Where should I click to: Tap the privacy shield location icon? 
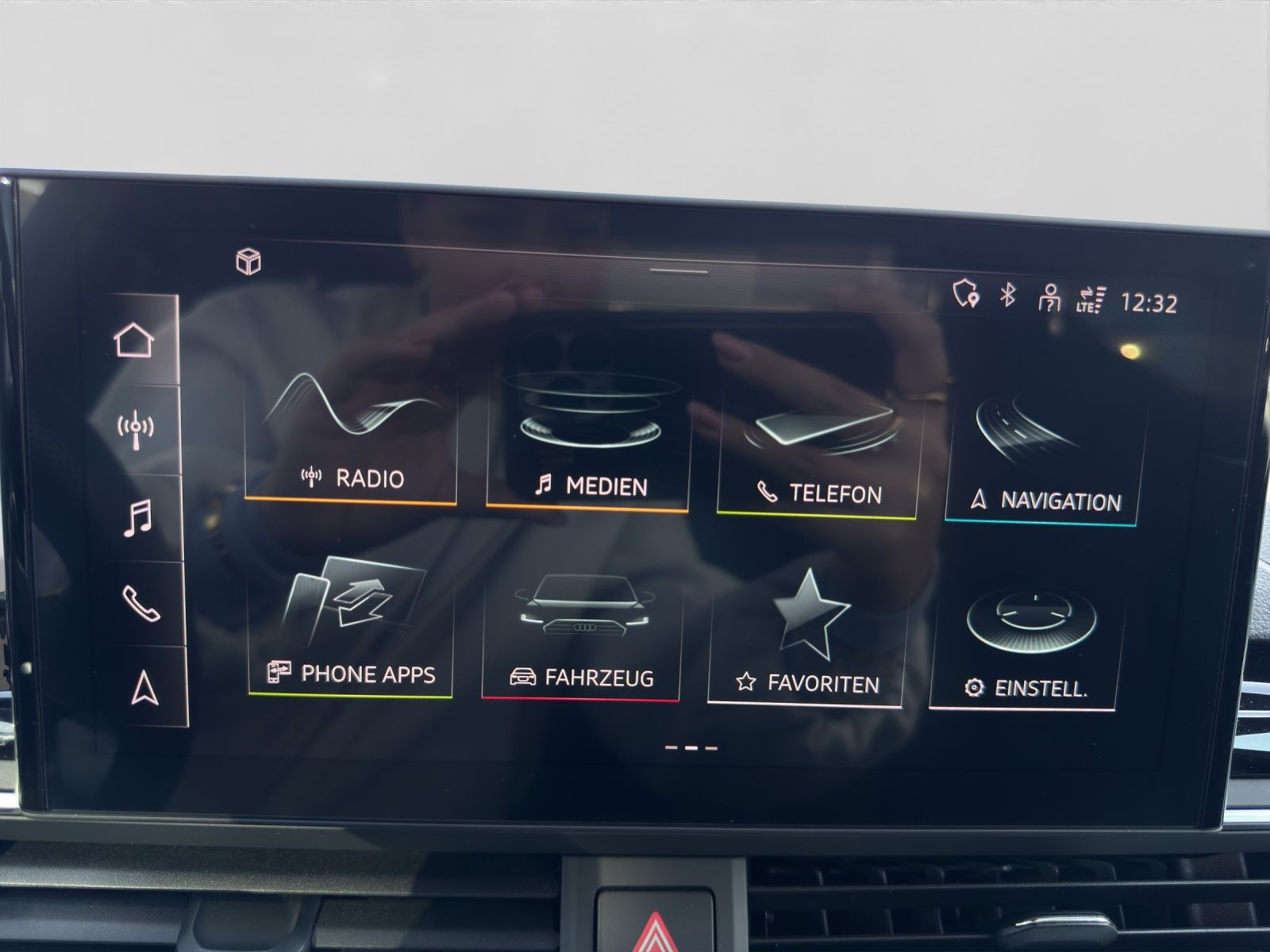coord(965,294)
